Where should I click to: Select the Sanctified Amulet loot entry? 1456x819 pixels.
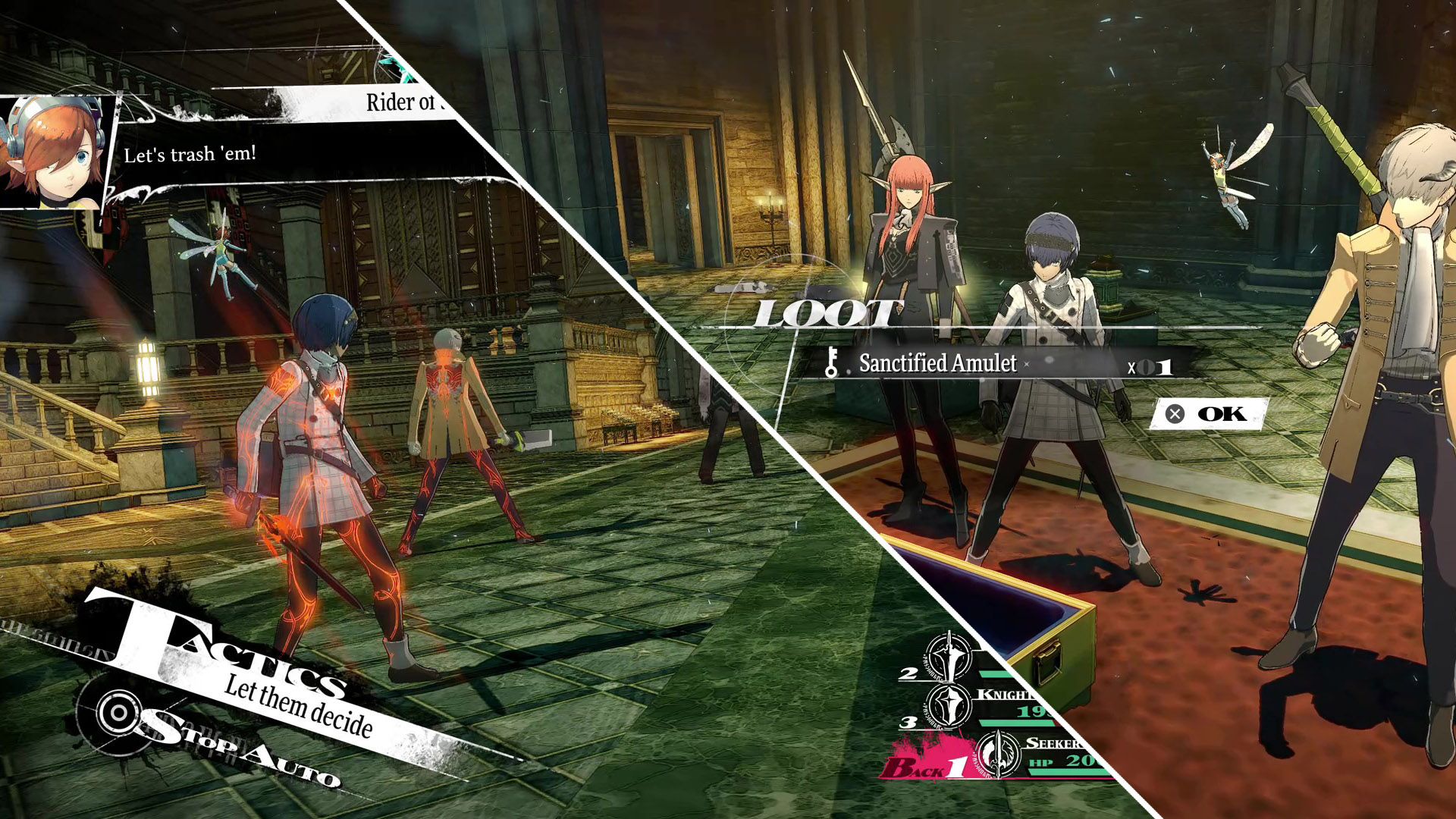[937, 364]
